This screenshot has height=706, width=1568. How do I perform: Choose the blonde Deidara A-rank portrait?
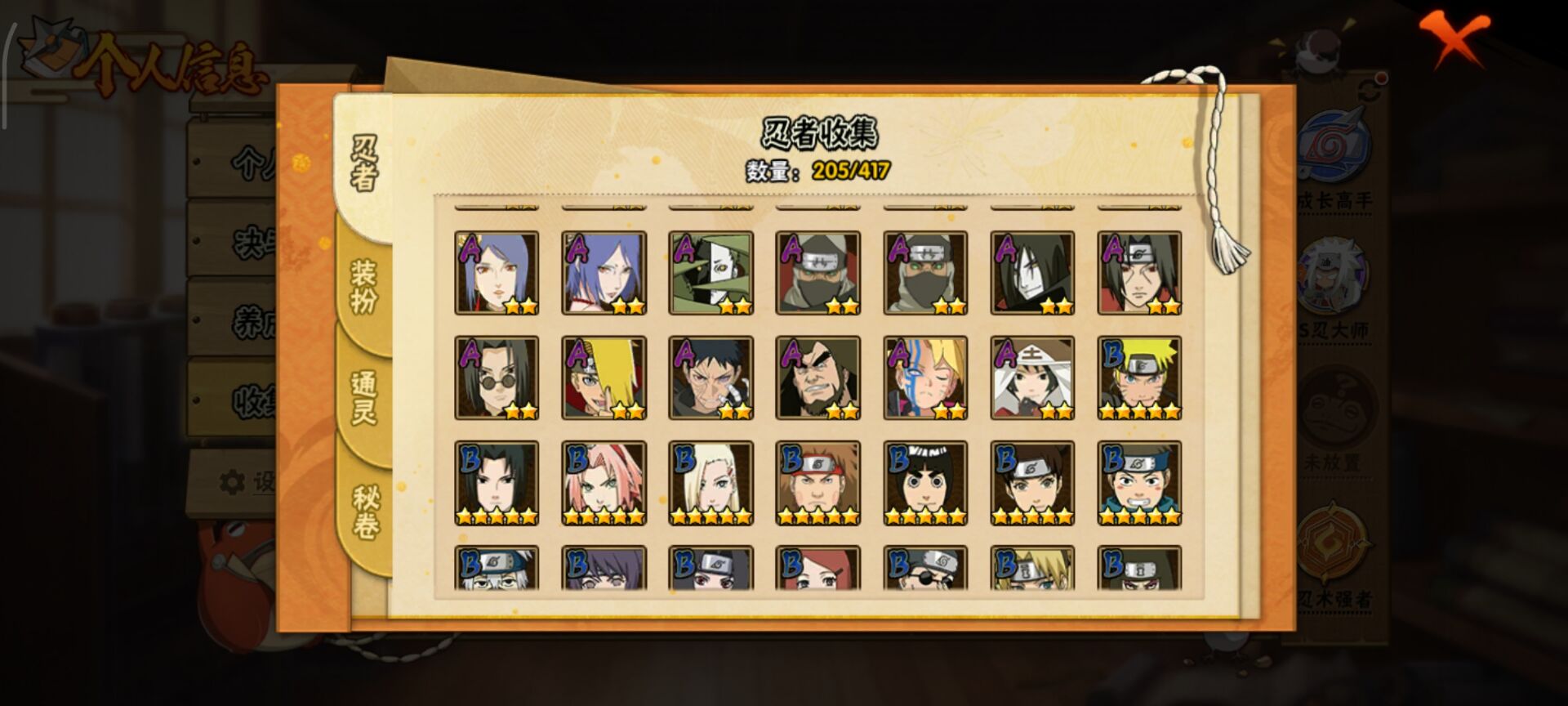pyautogui.click(x=604, y=378)
